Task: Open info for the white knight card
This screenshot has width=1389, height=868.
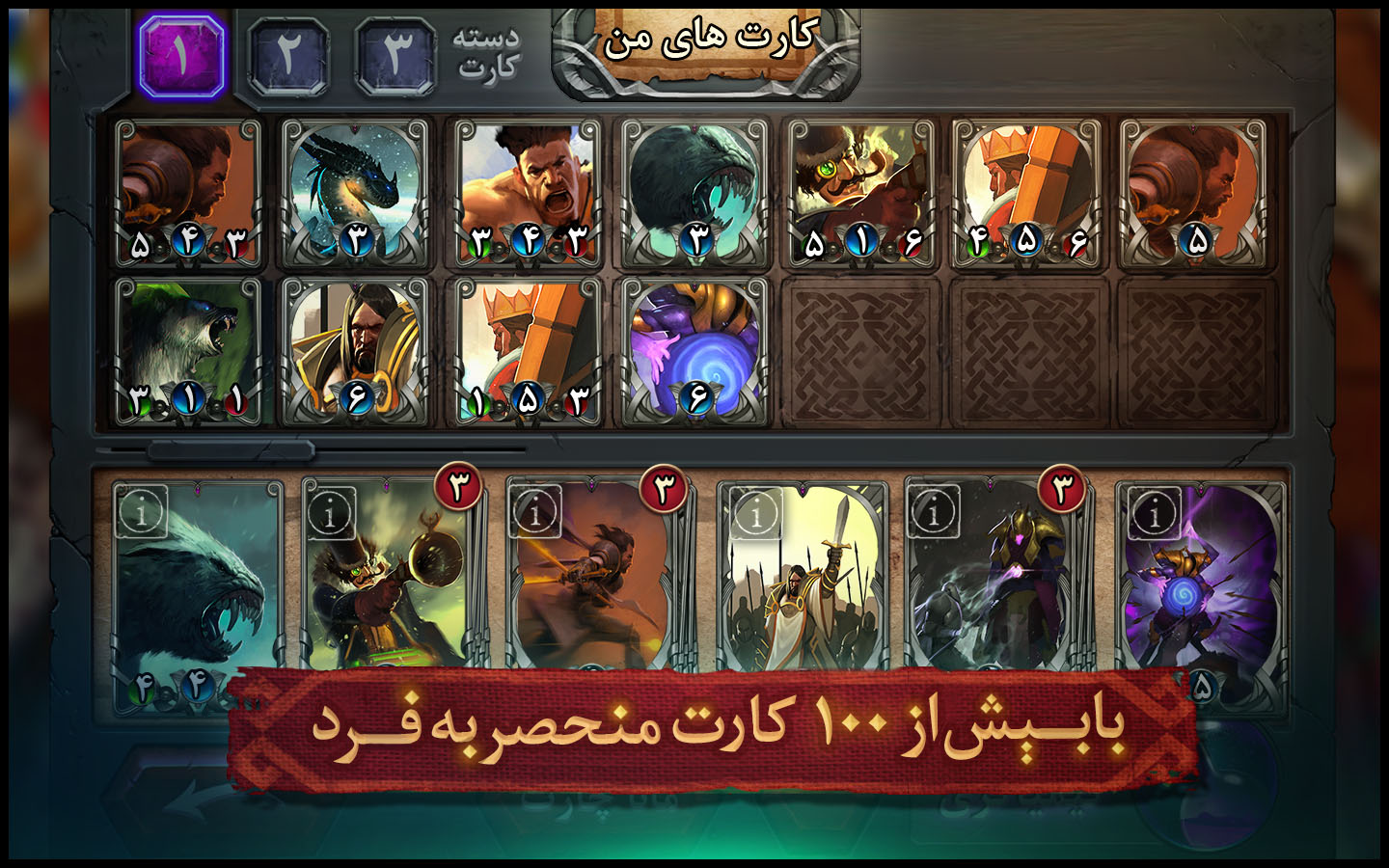Action: [755, 513]
